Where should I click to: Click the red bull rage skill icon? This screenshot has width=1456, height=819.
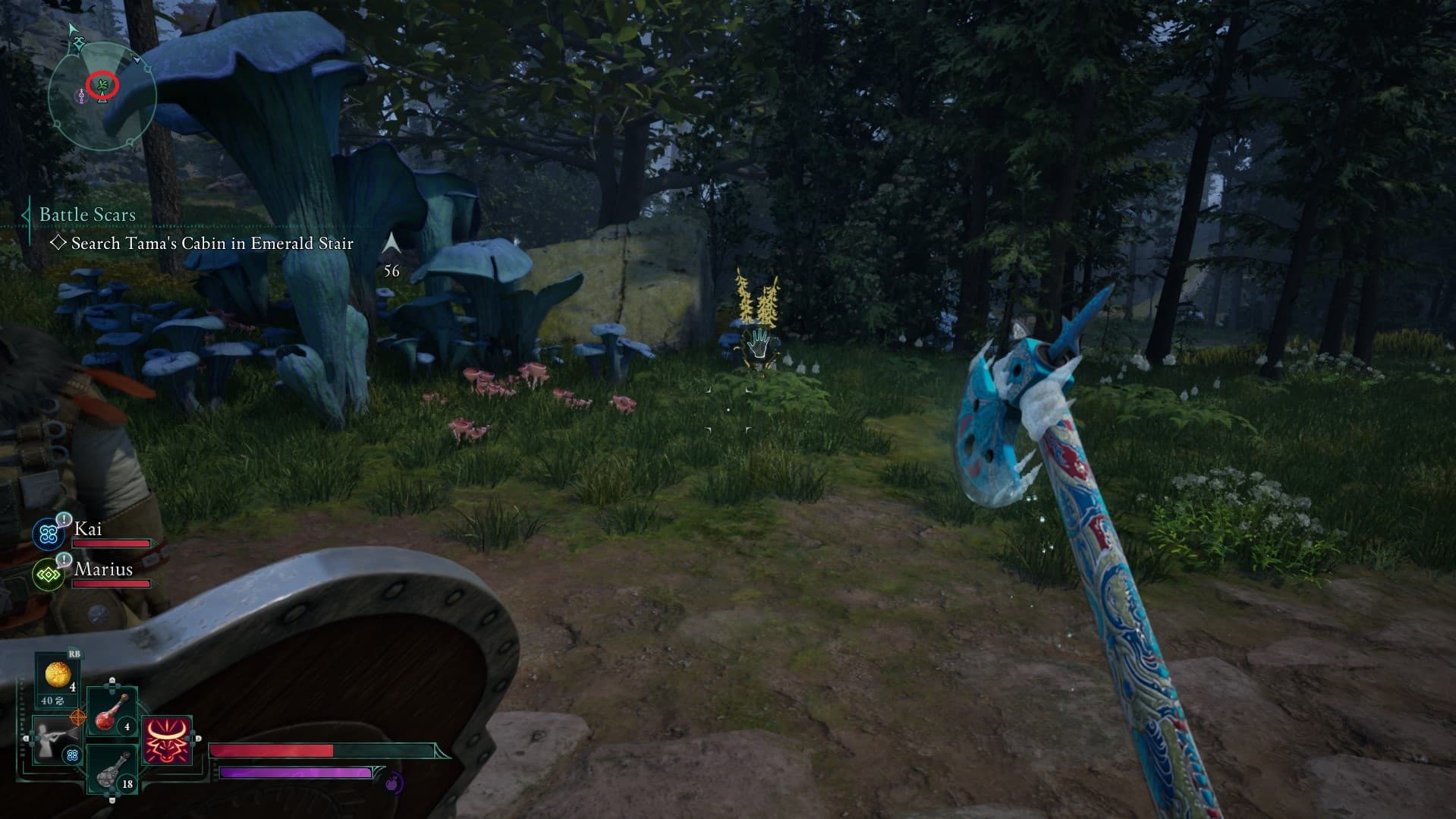(x=167, y=740)
